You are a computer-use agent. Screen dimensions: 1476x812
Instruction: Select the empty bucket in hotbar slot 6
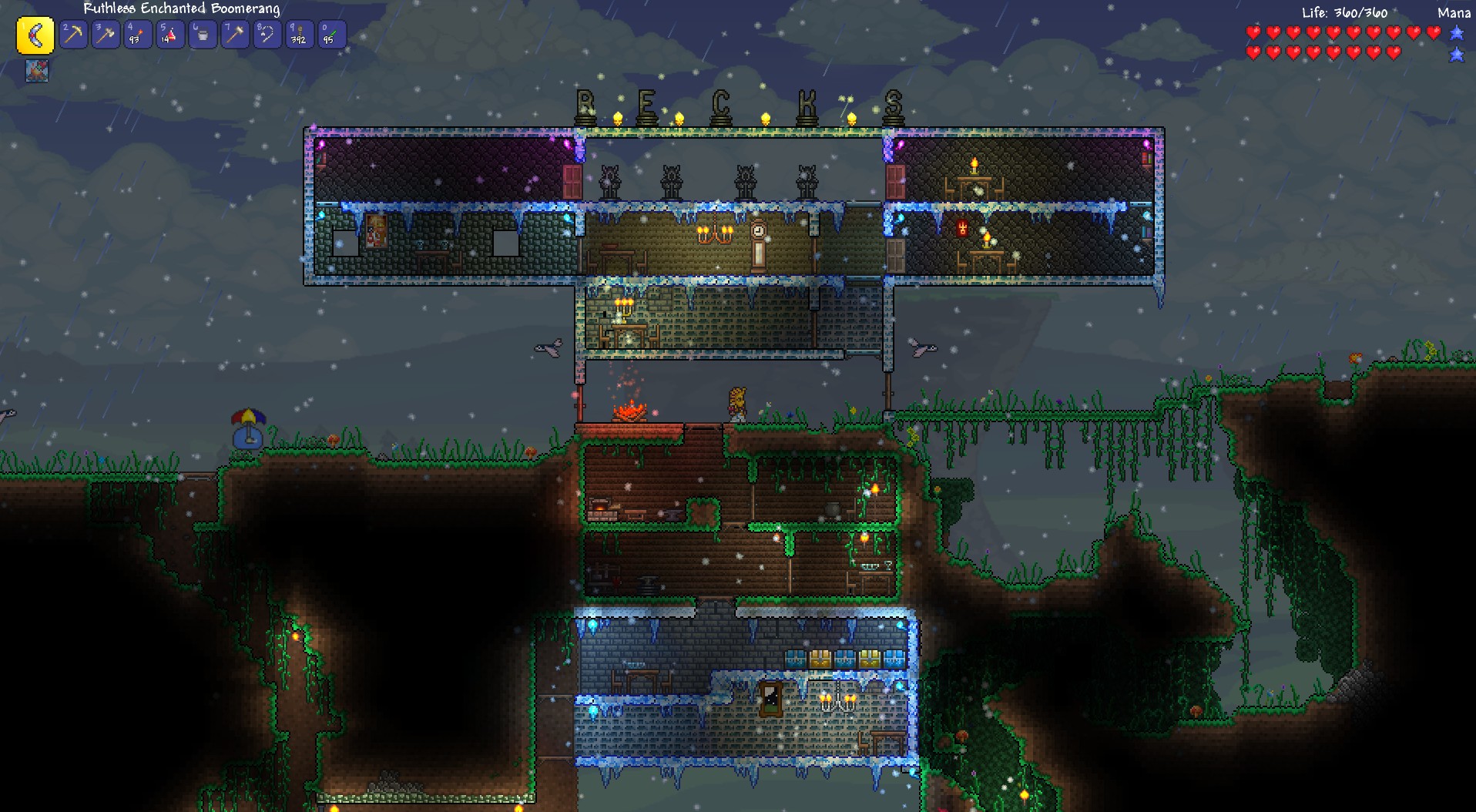pyautogui.click(x=203, y=34)
